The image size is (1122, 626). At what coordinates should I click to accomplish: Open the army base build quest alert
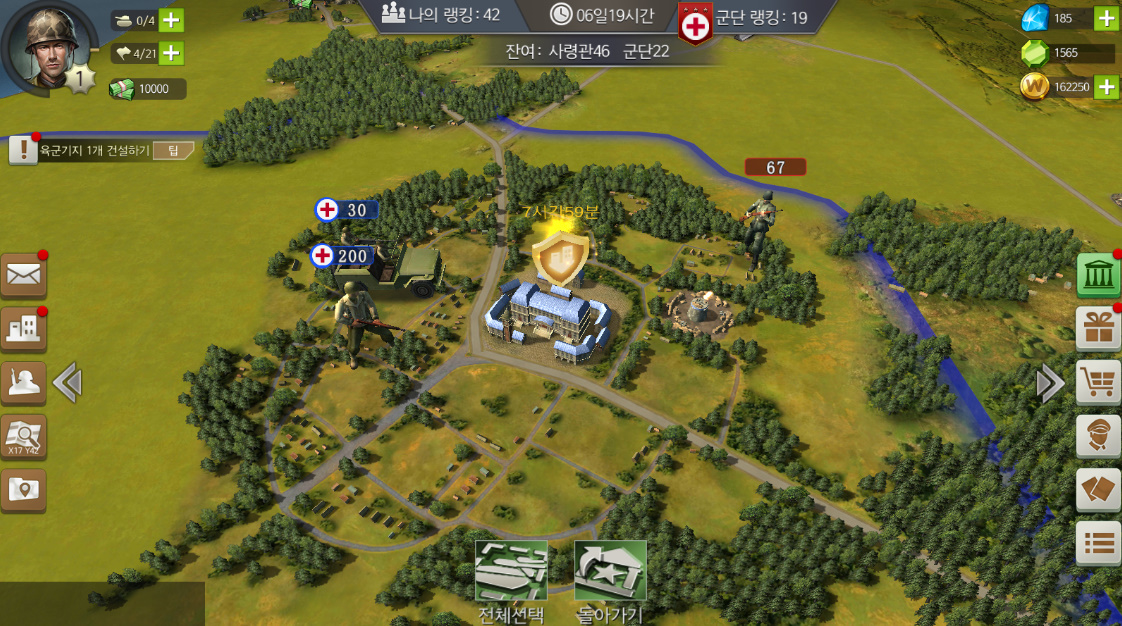tap(22, 151)
